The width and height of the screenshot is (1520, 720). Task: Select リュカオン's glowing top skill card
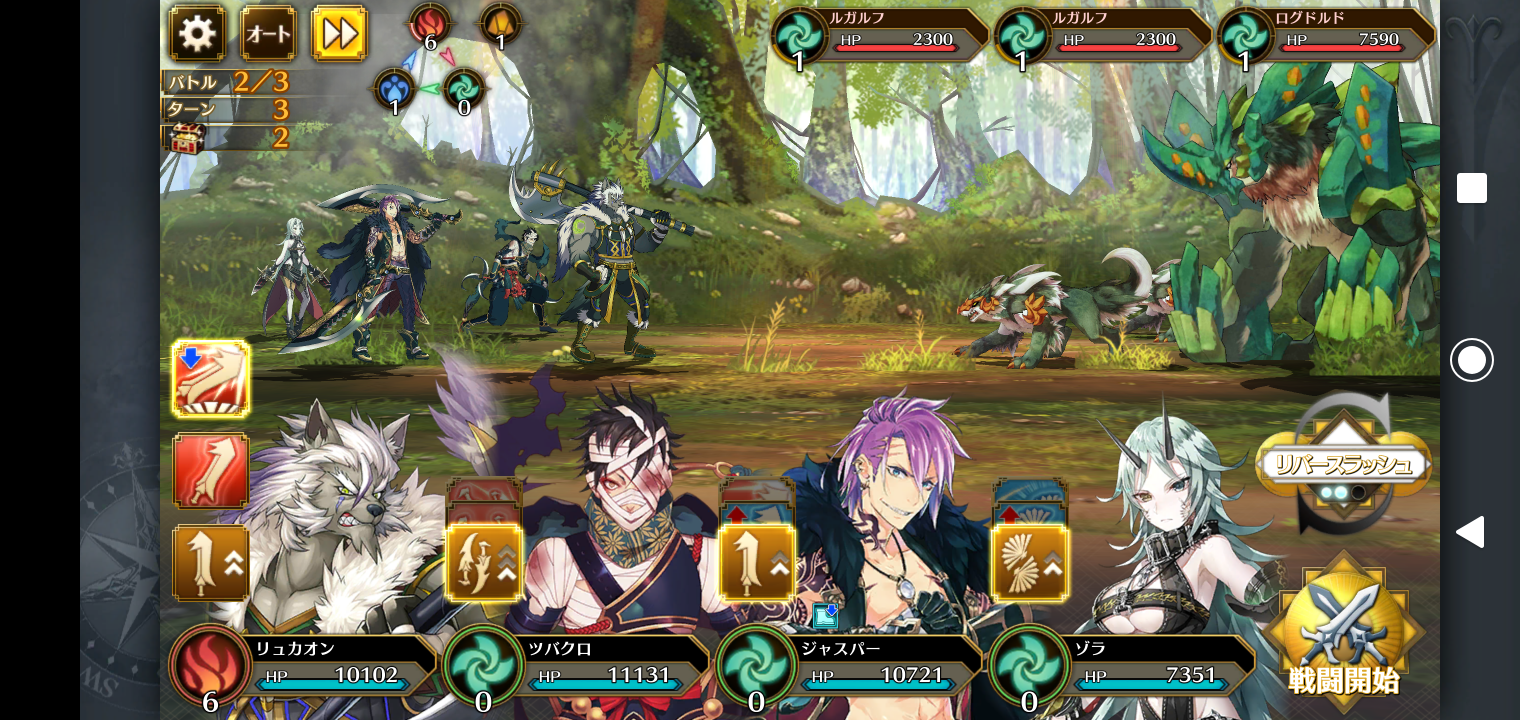point(211,379)
